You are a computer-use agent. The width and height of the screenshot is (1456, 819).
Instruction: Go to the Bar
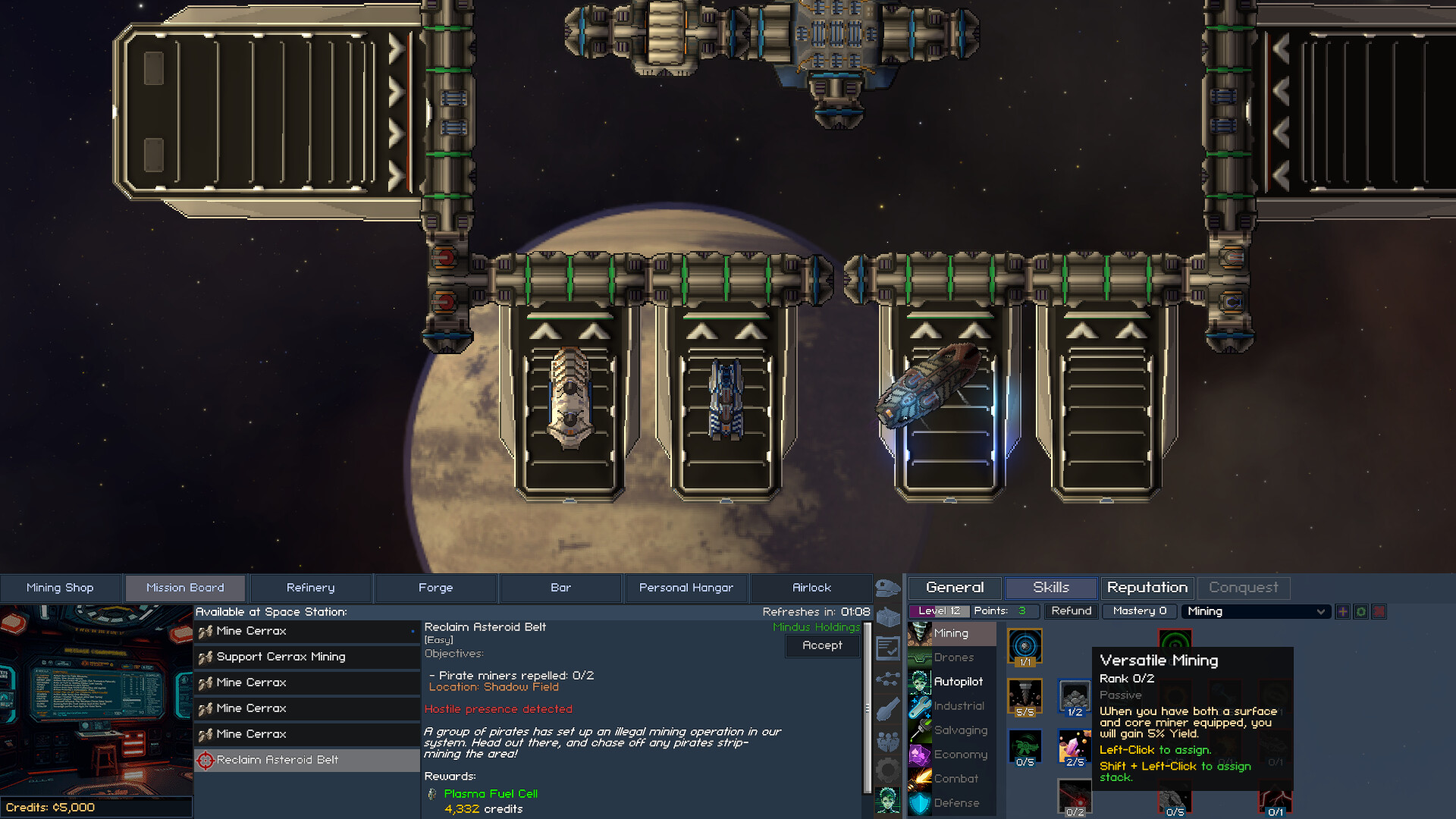click(x=560, y=588)
